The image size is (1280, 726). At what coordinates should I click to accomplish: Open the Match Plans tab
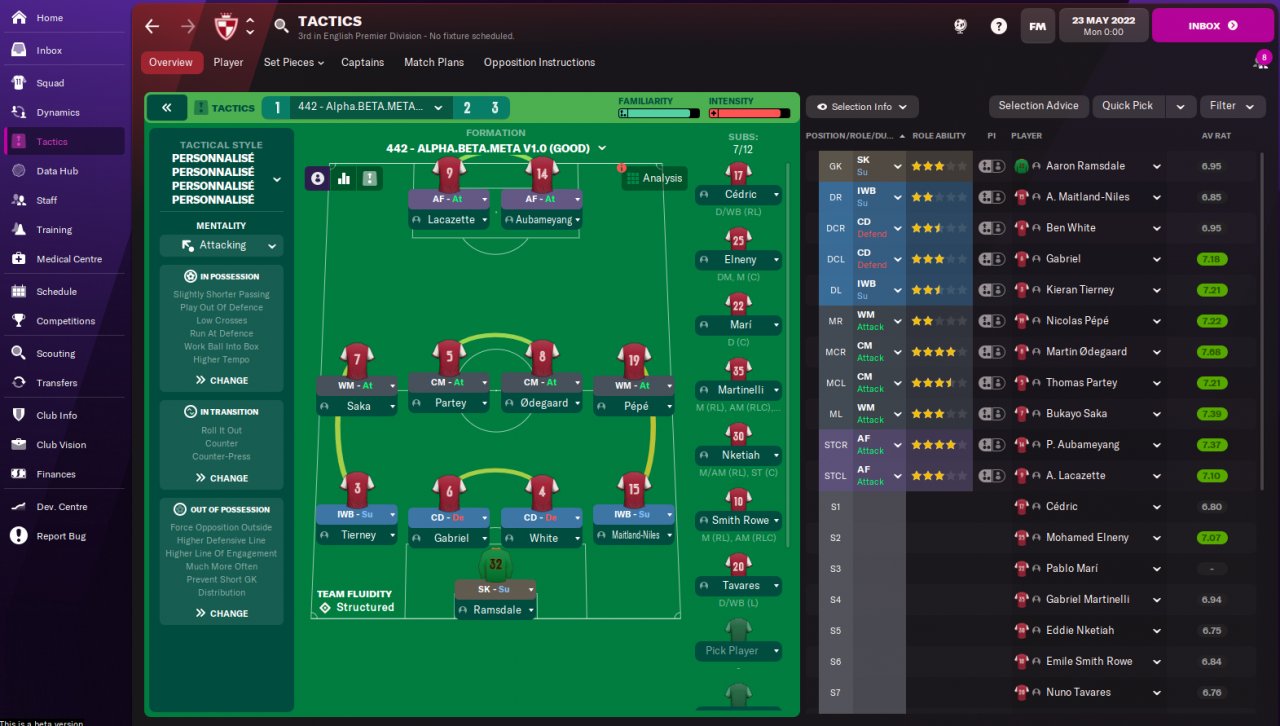[434, 62]
